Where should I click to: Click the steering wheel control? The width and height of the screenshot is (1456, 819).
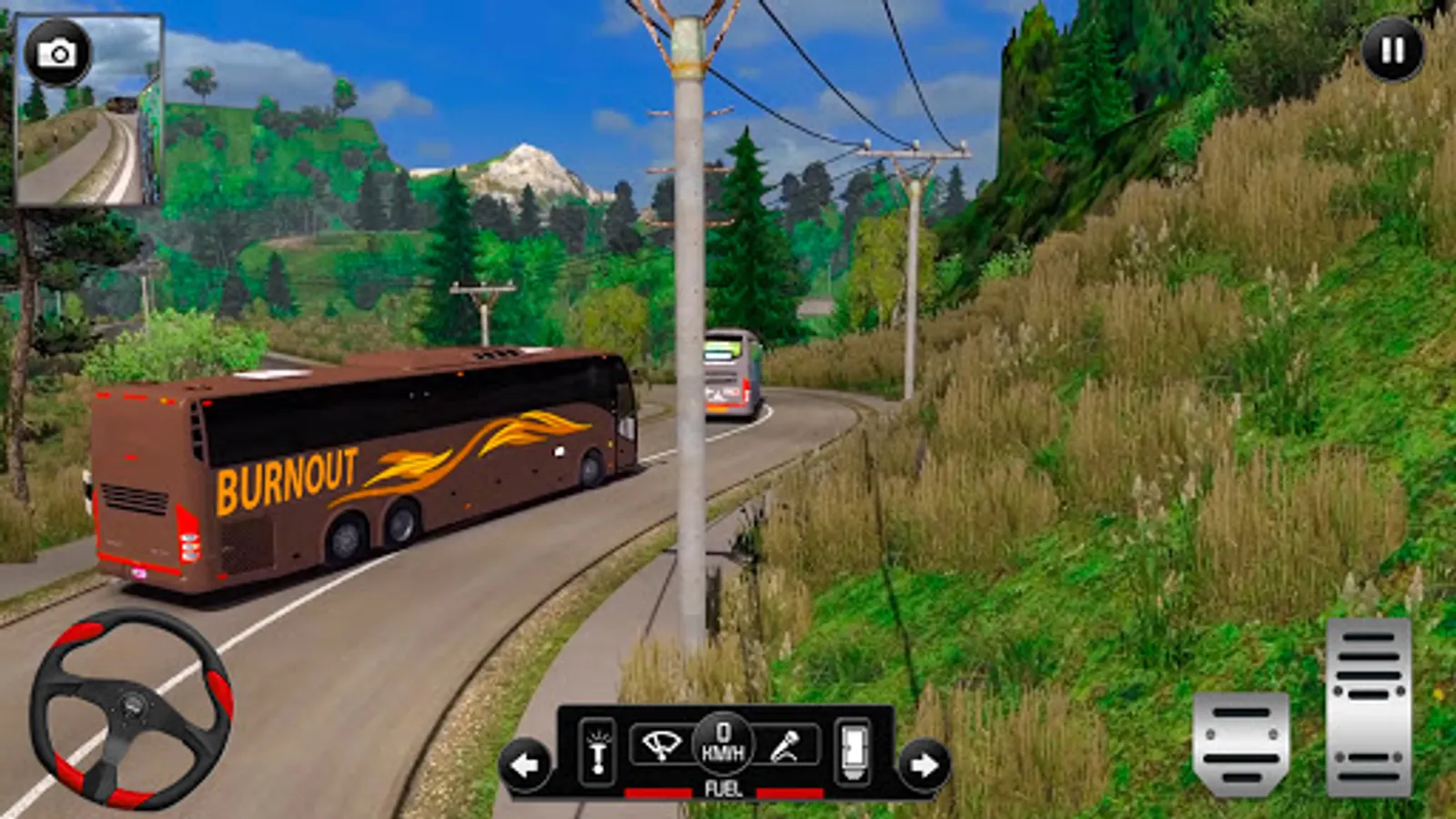coord(131,708)
